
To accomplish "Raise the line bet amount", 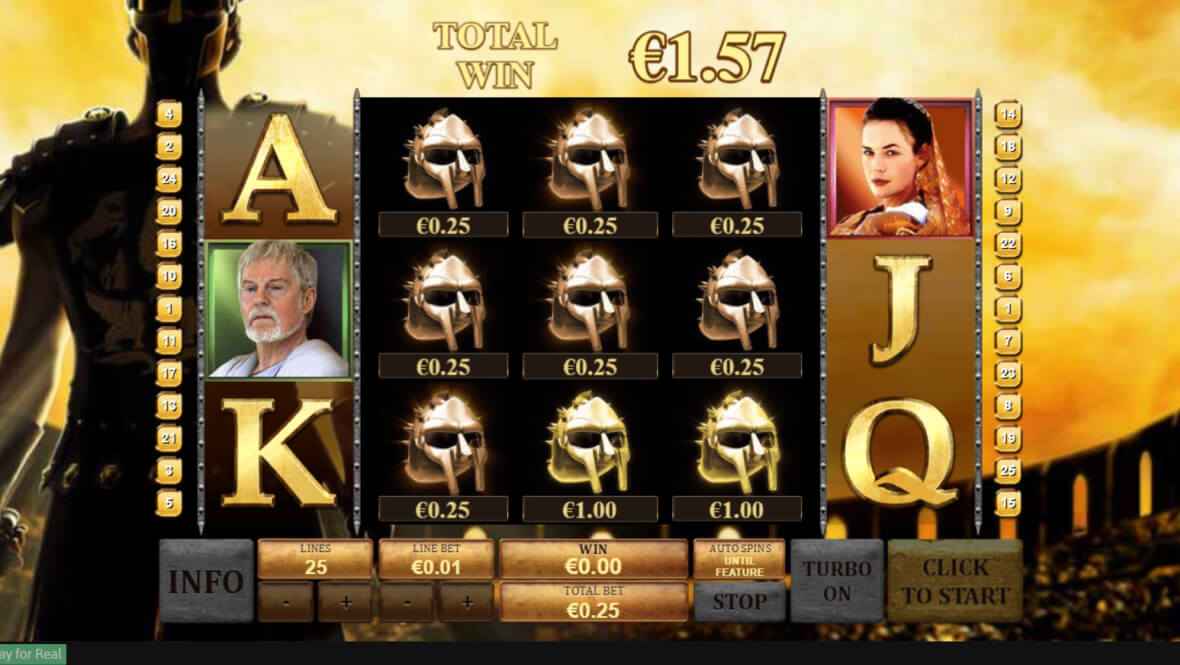I will (465, 603).
